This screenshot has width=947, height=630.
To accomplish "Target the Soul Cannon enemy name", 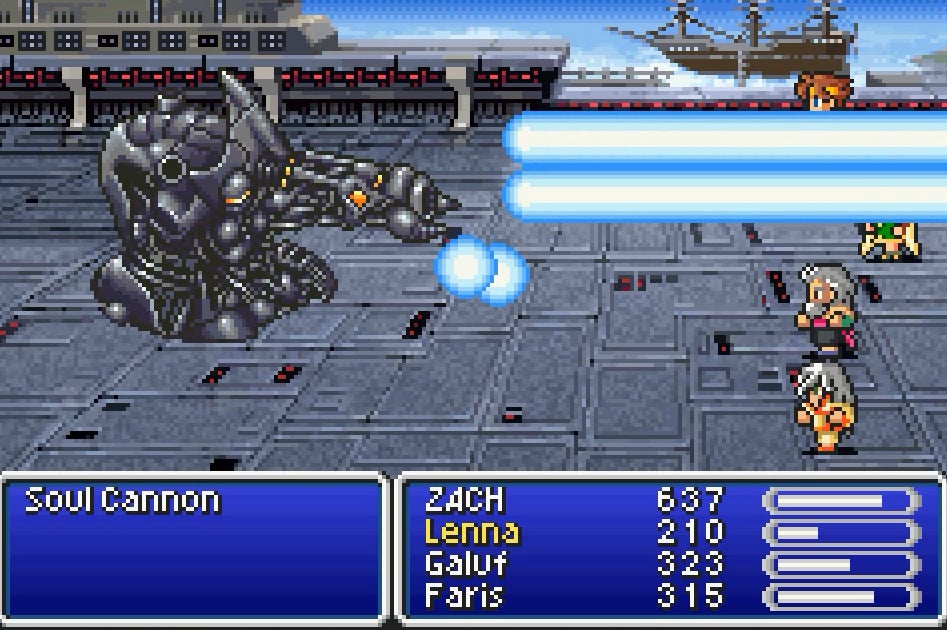I will pyautogui.click(x=122, y=499).
